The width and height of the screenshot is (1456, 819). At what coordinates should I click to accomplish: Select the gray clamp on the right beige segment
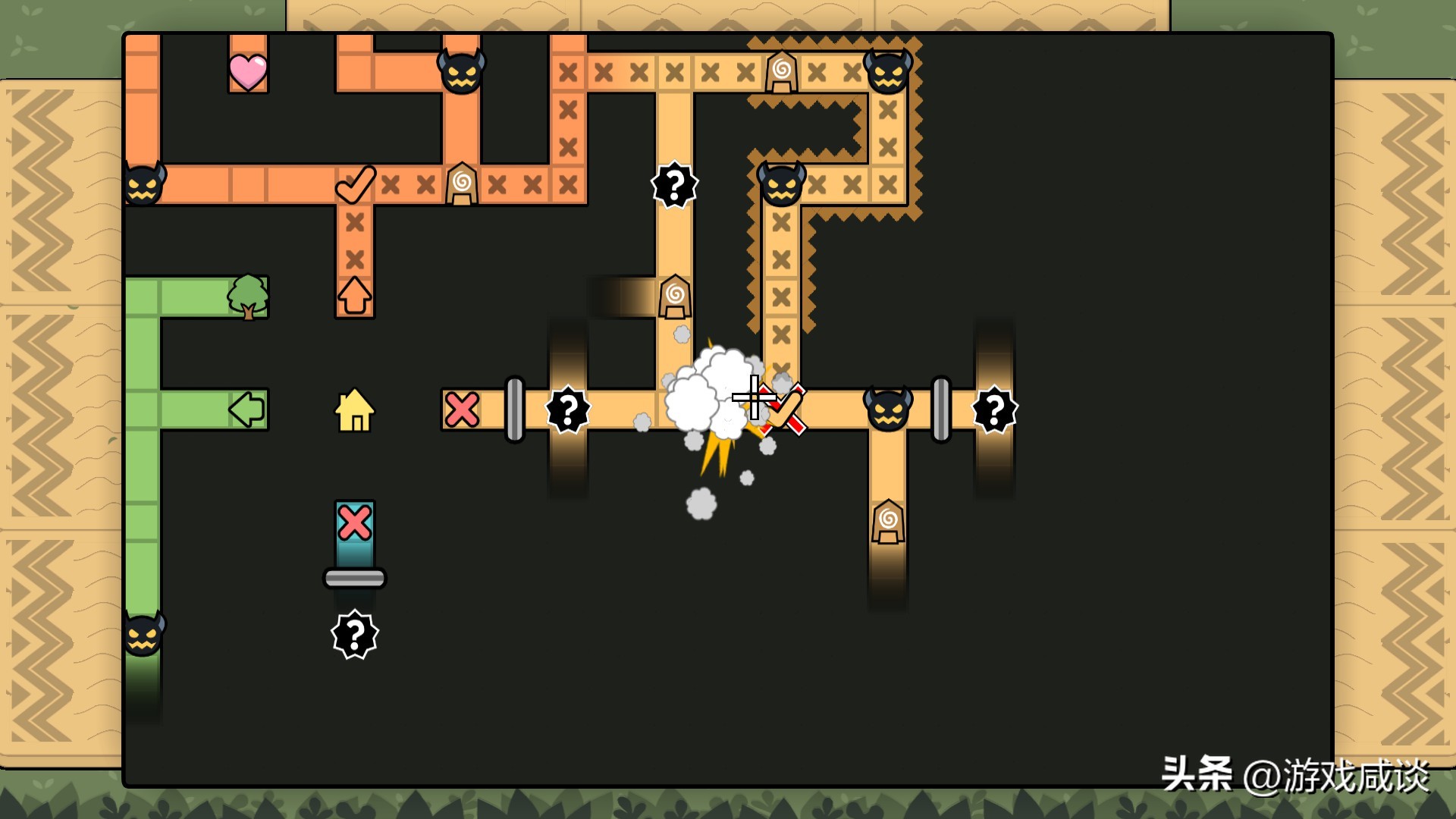(x=943, y=409)
